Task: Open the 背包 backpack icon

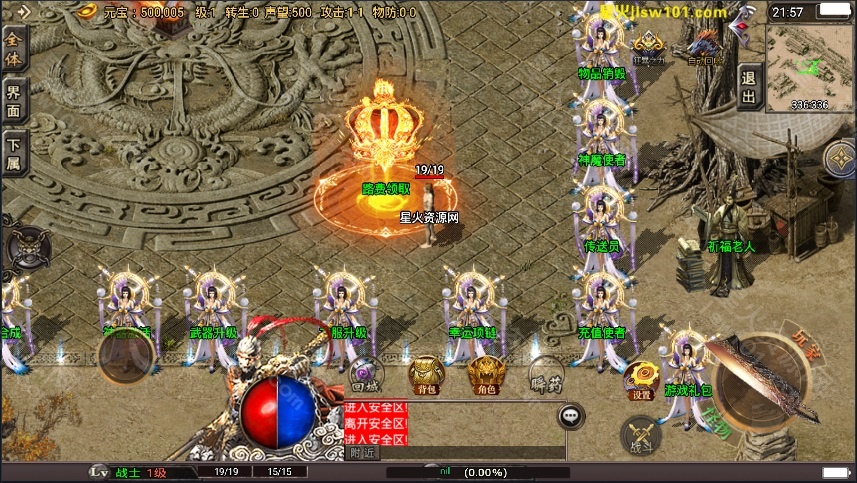Action: coord(426,374)
